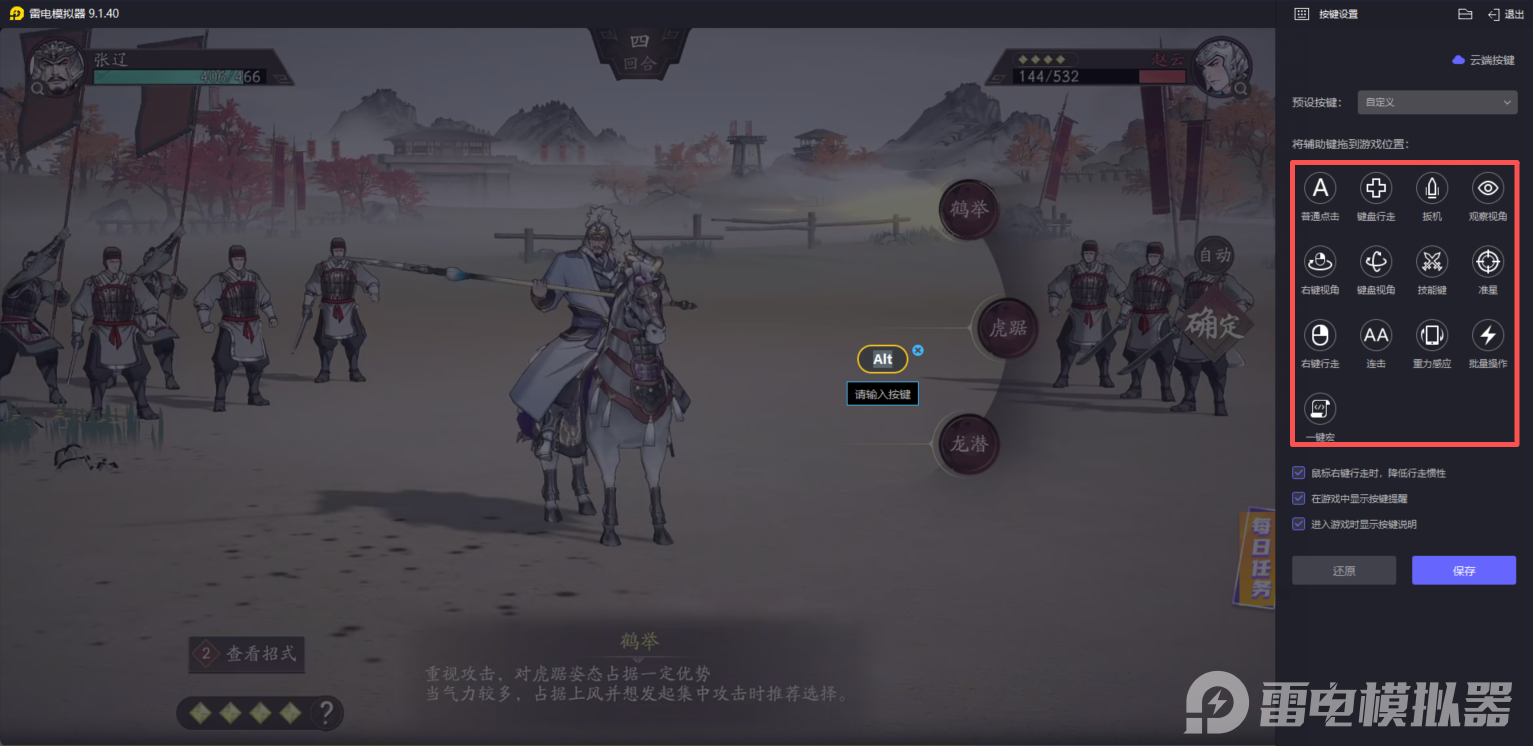The width and height of the screenshot is (1533, 746).
Task: Choose the 扳机 (trigger) key icon
Action: click(1432, 188)
